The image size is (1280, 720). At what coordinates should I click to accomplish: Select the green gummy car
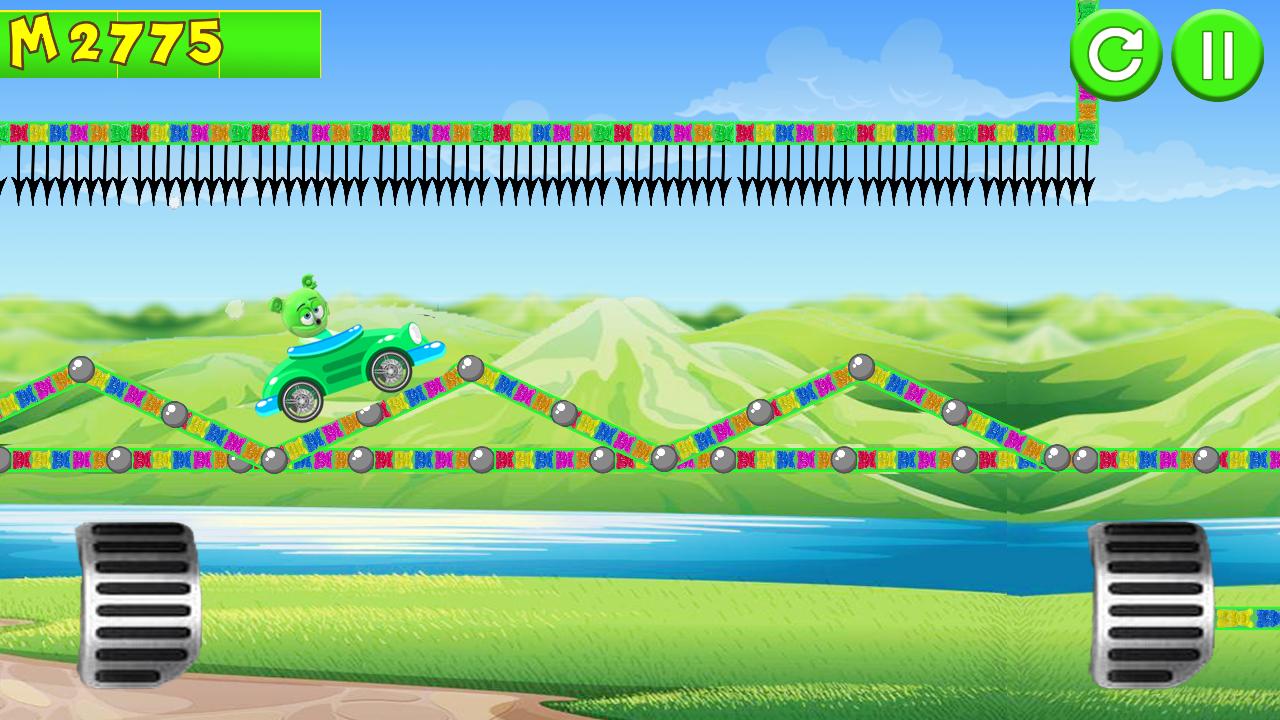point(340,370)
